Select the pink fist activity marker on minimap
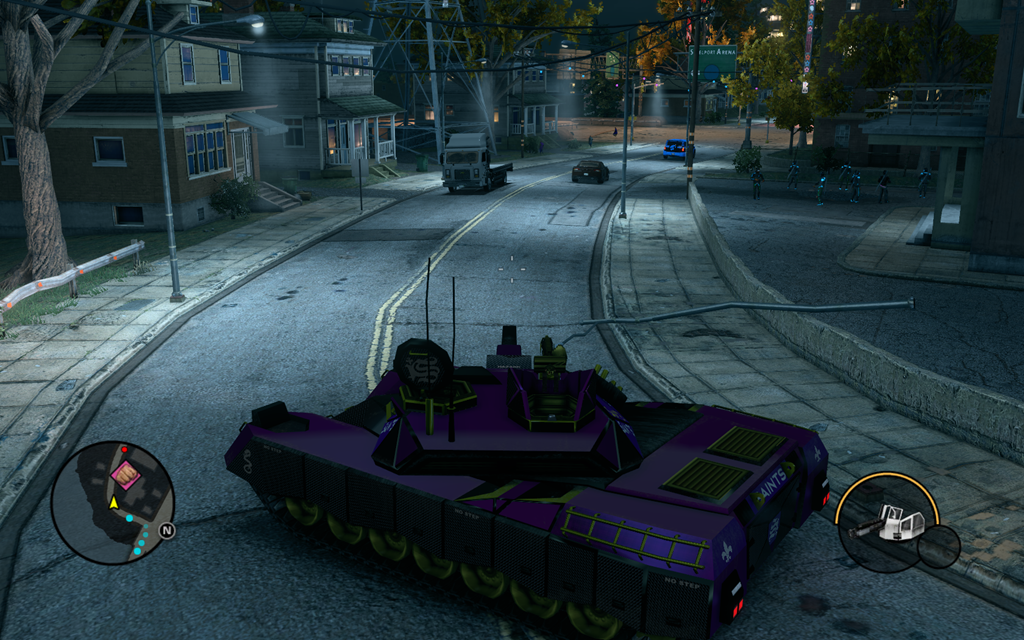This screenshot has width=1024, height=640. pyautogui.click(x=125, y=474)
